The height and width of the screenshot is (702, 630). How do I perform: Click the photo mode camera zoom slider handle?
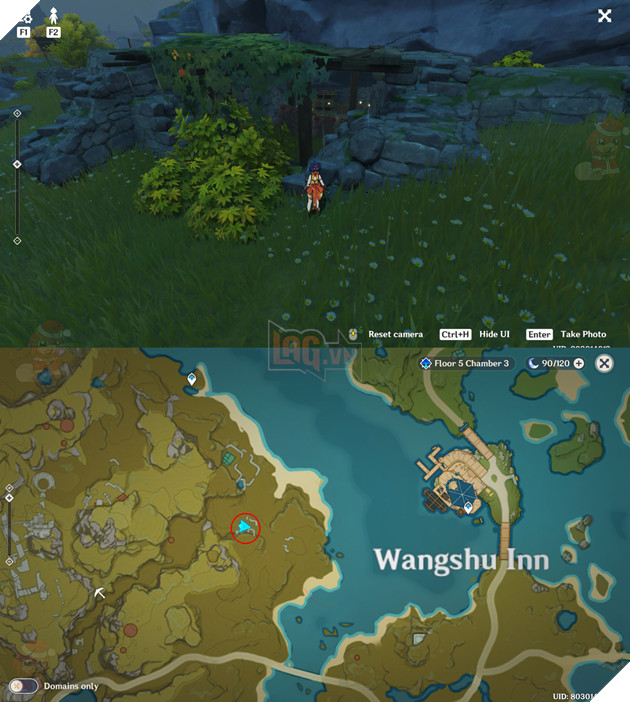[17, 163]
